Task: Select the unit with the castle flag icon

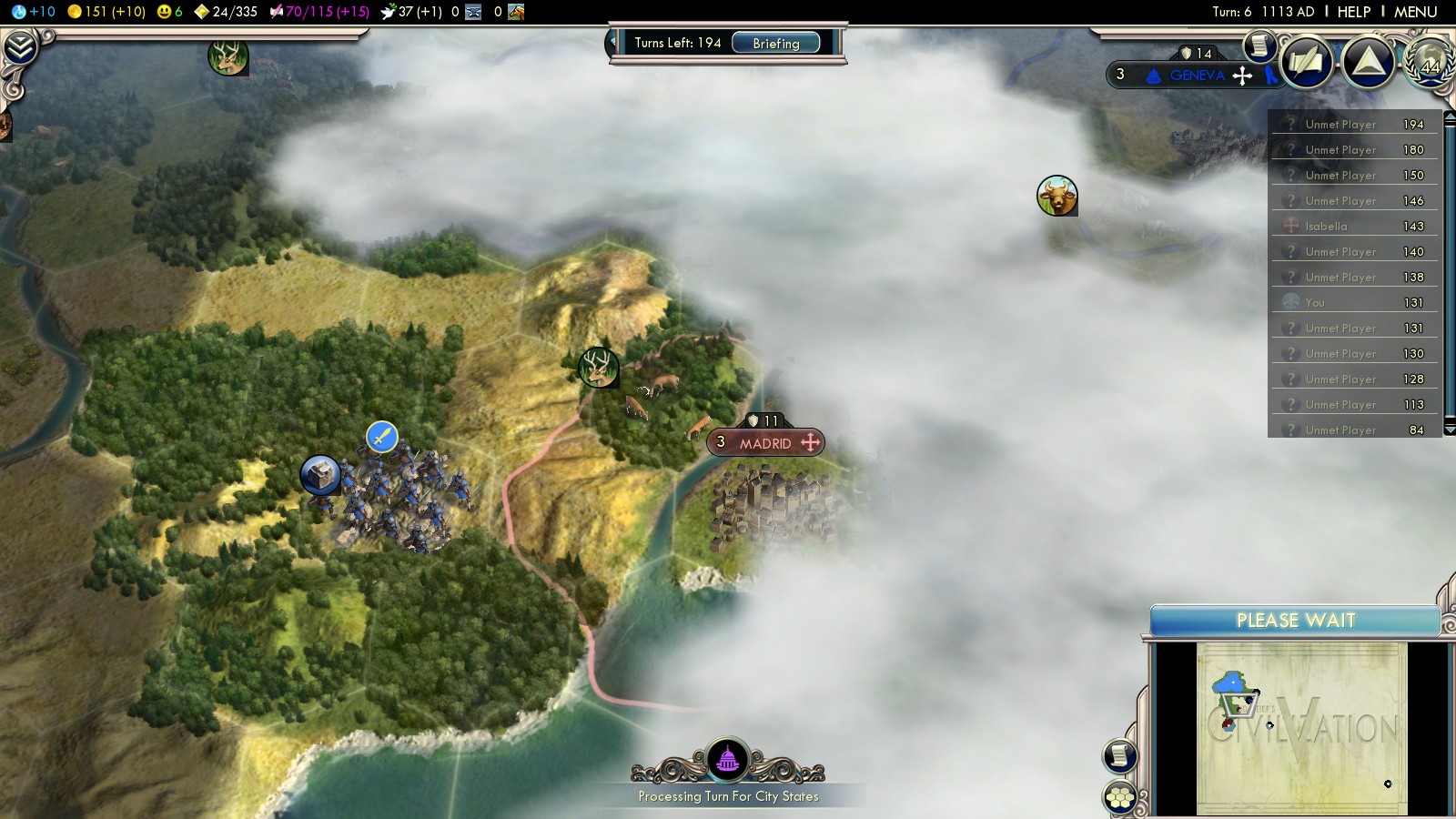Action: click(x=320, y=474)
